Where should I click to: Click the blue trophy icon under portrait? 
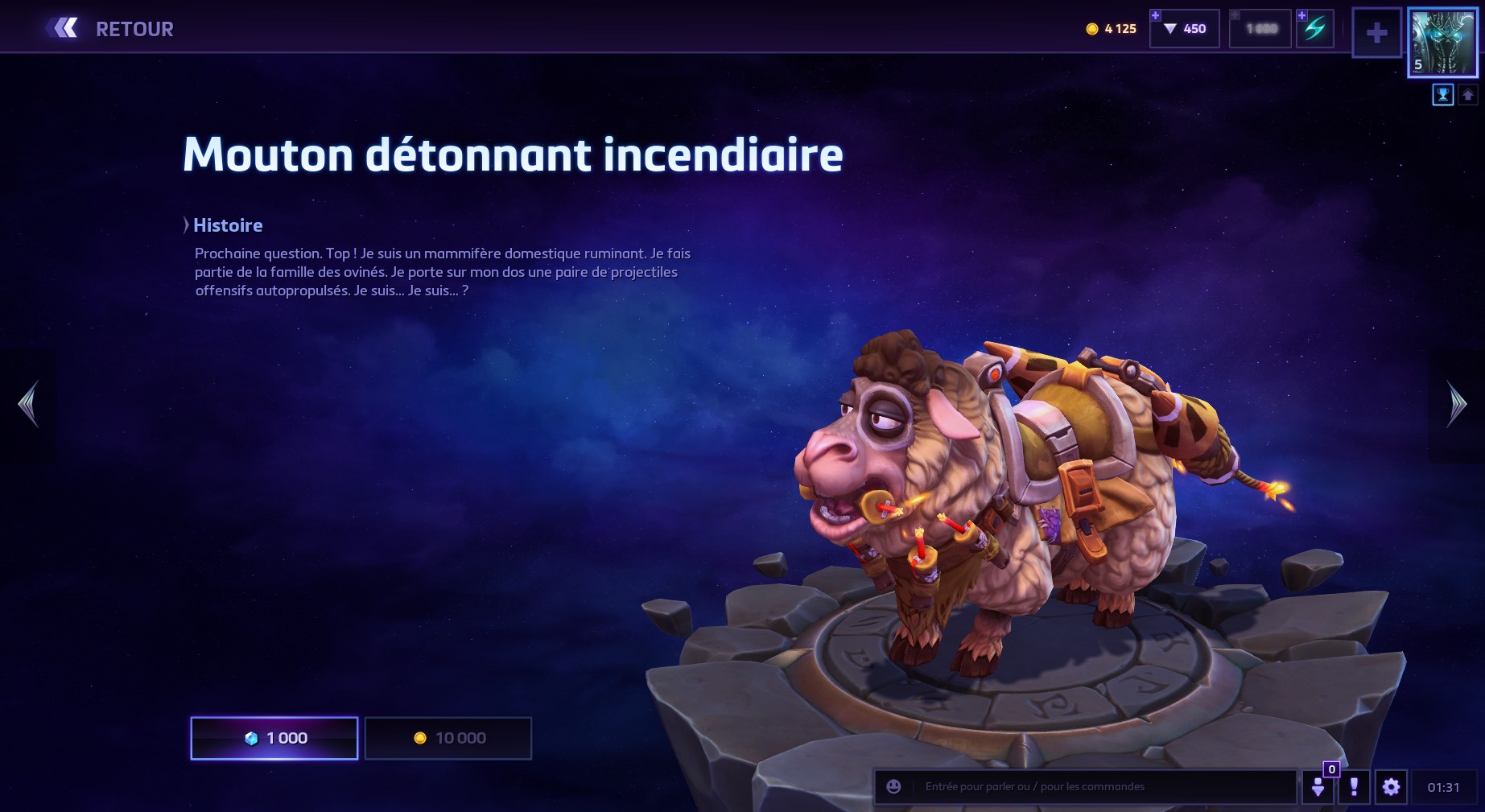(x=1442, y=95)
